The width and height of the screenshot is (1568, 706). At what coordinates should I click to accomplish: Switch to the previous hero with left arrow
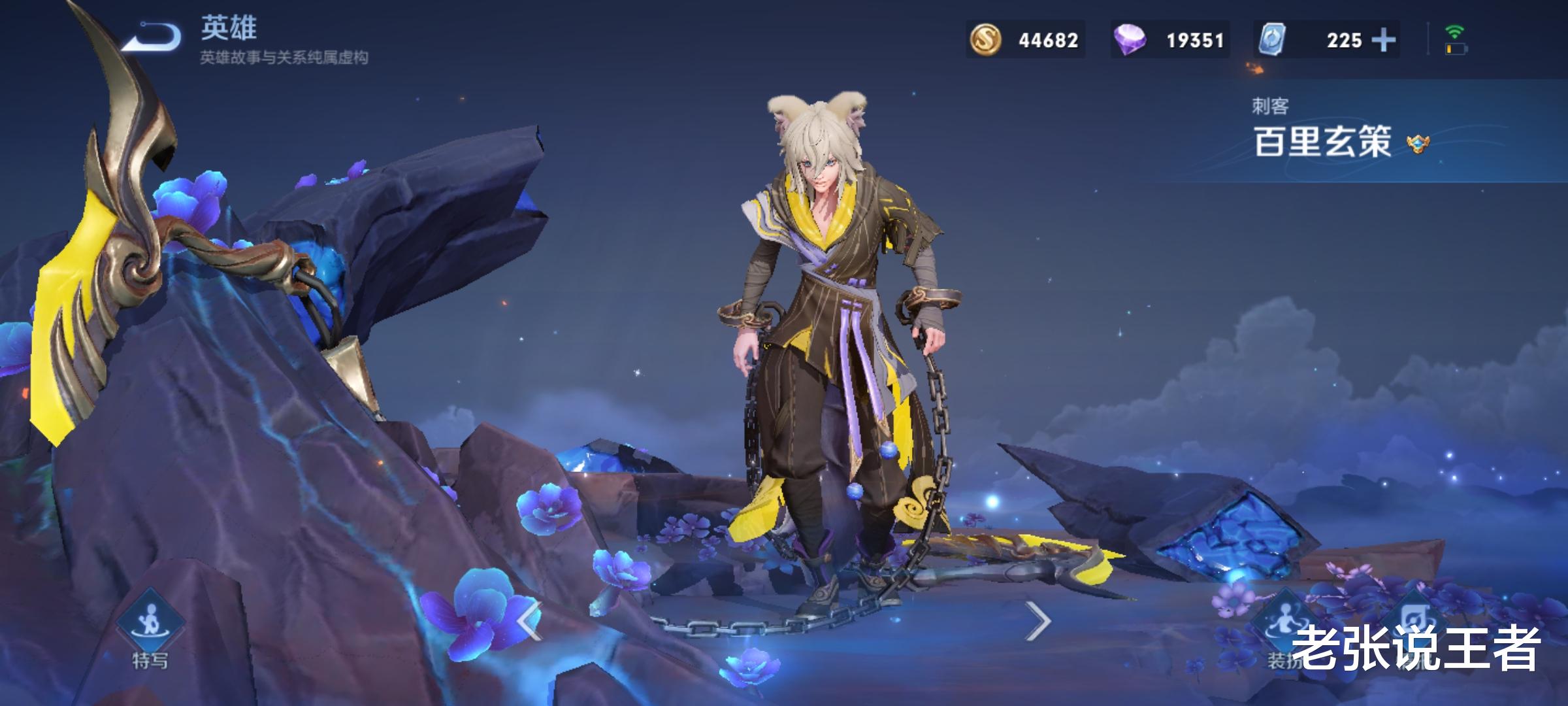tap(529, 620)
